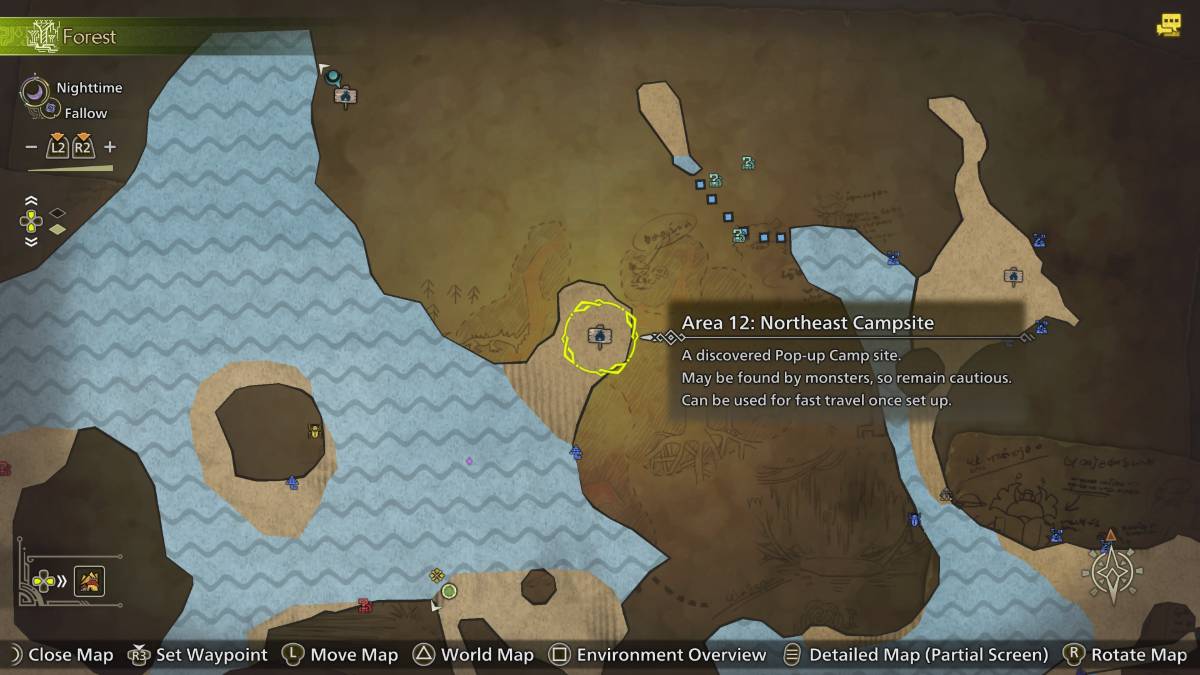Screen dimensions: 1200x675
Task: Click the small purple diamond map marker
Action: click(x=469, y=461)
